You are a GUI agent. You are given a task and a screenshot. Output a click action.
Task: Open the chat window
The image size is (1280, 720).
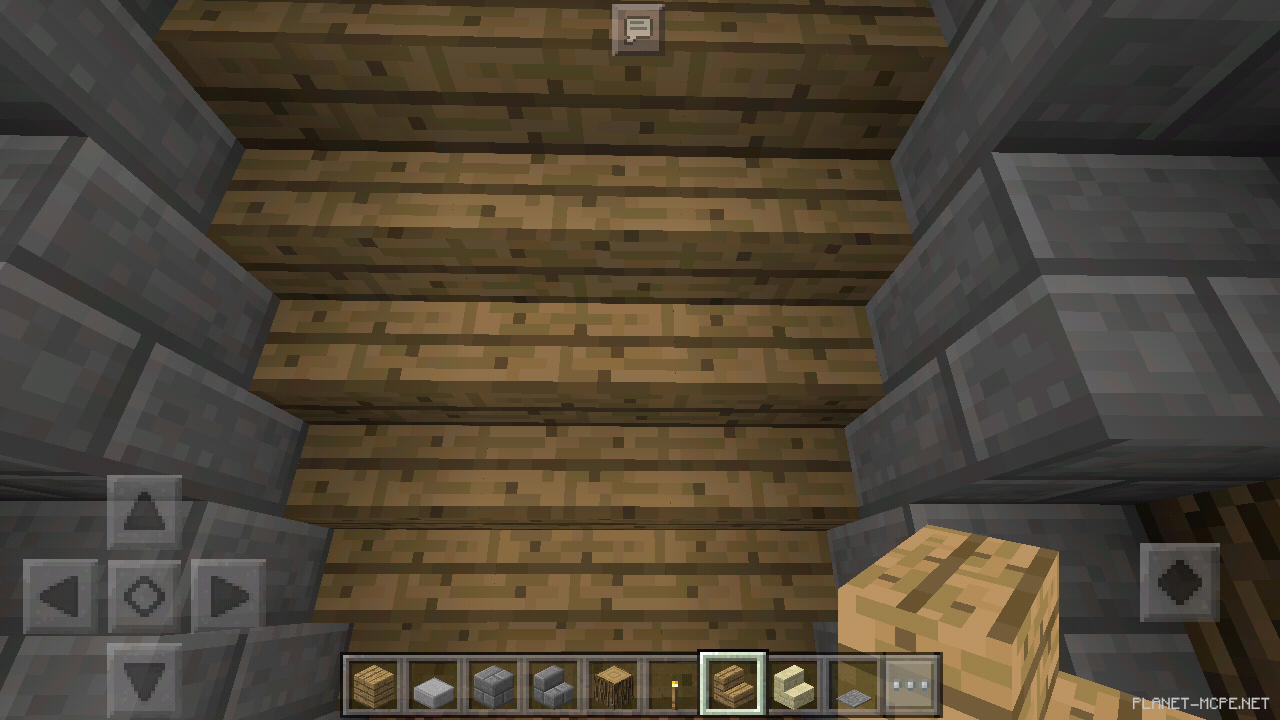(x=636, y=29)
